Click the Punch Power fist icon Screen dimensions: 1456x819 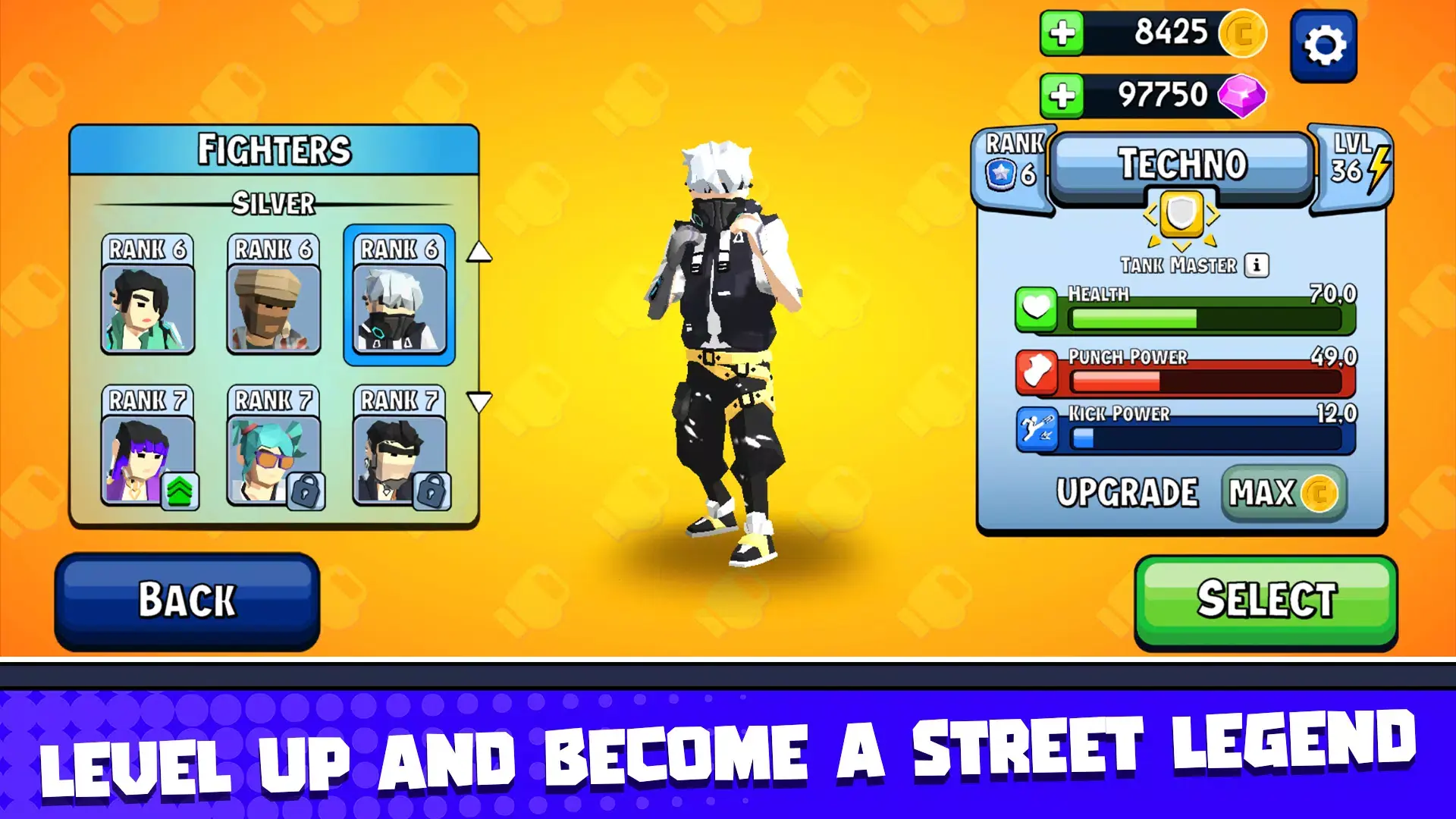click(x=1036, y=372)
